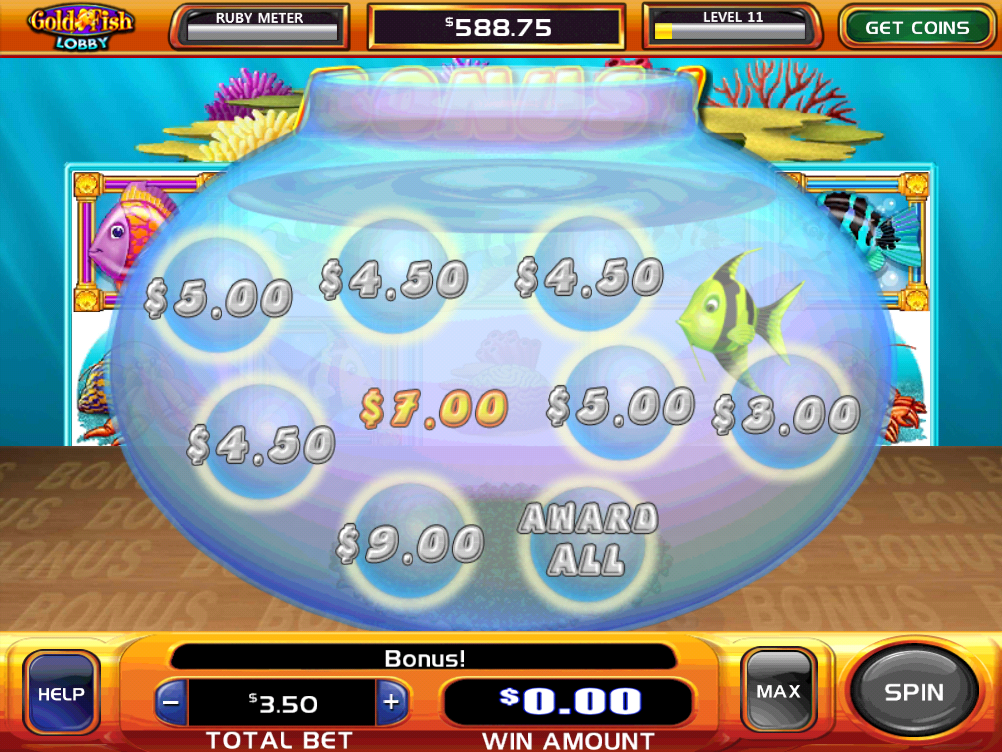
Task: Set the bet to Max
Action: click(778, 691)
